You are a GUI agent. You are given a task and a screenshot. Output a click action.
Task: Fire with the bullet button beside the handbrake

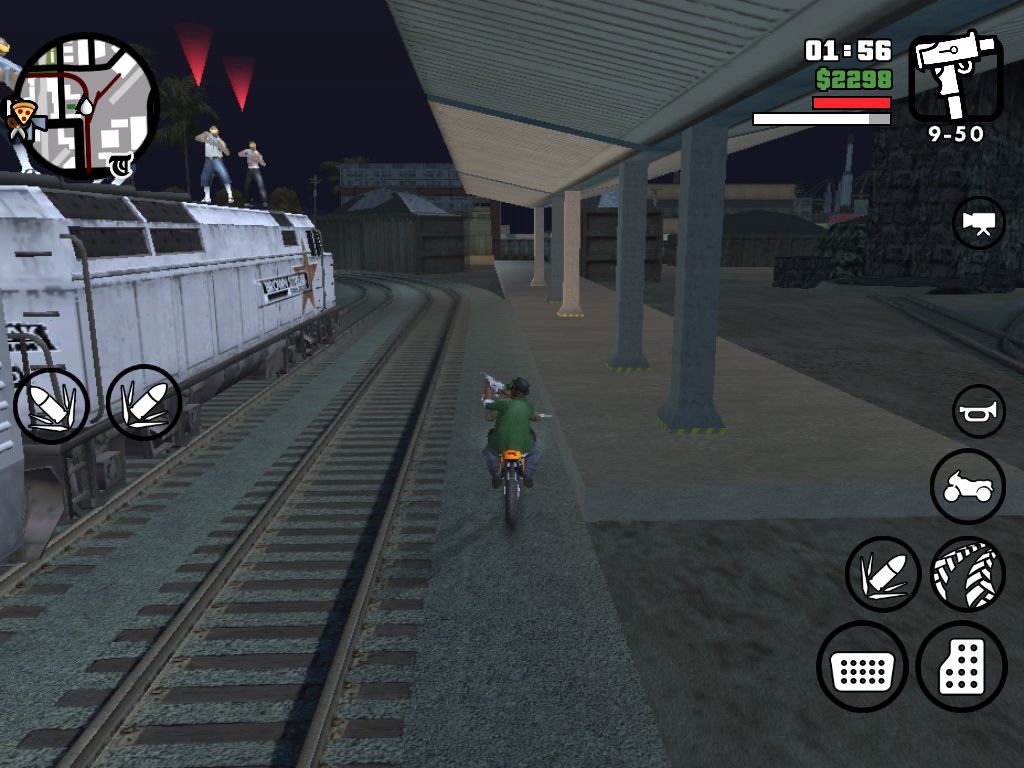click(x=883, y=574)
